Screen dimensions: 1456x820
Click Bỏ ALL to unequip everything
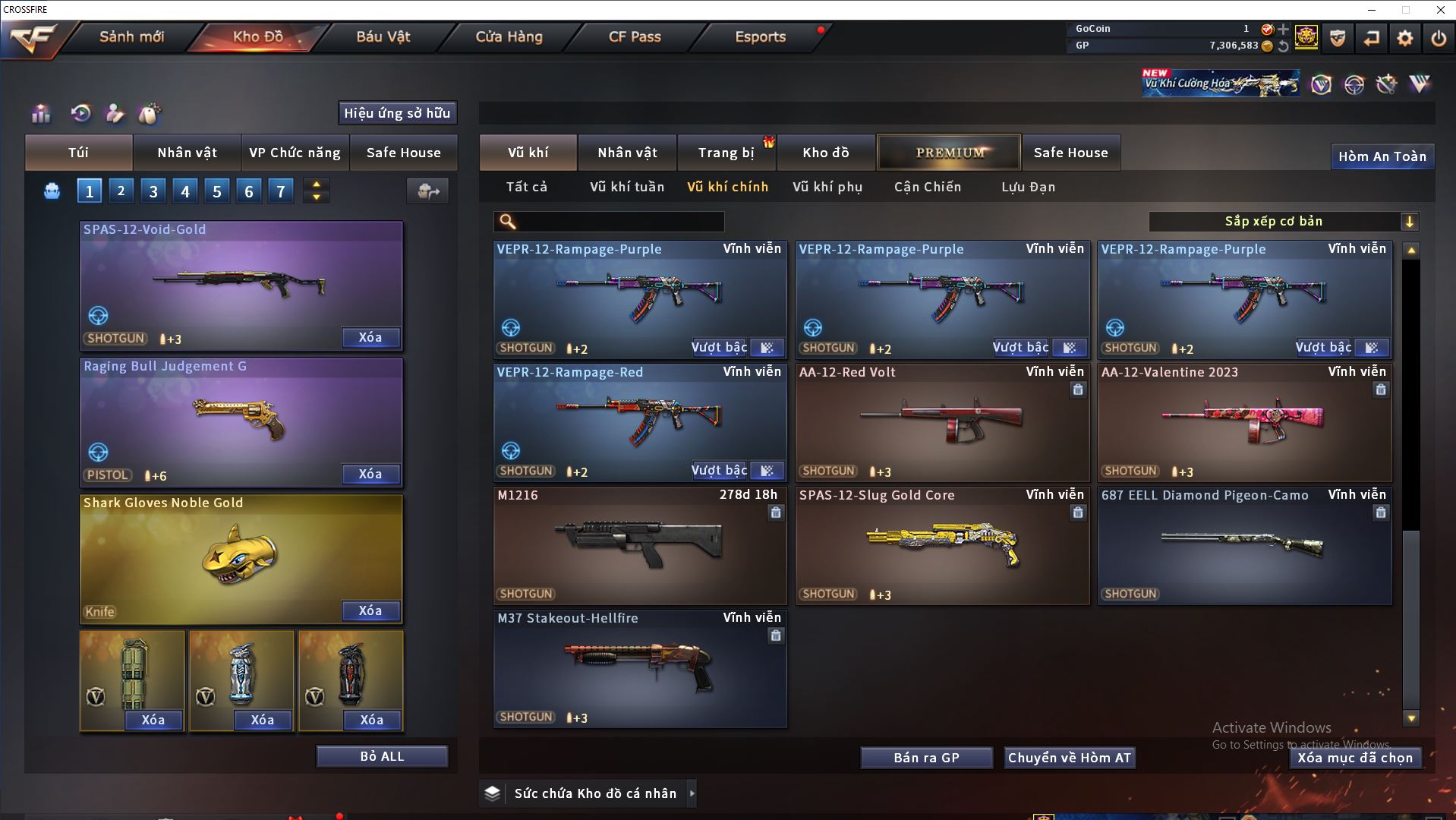(382, 756)
